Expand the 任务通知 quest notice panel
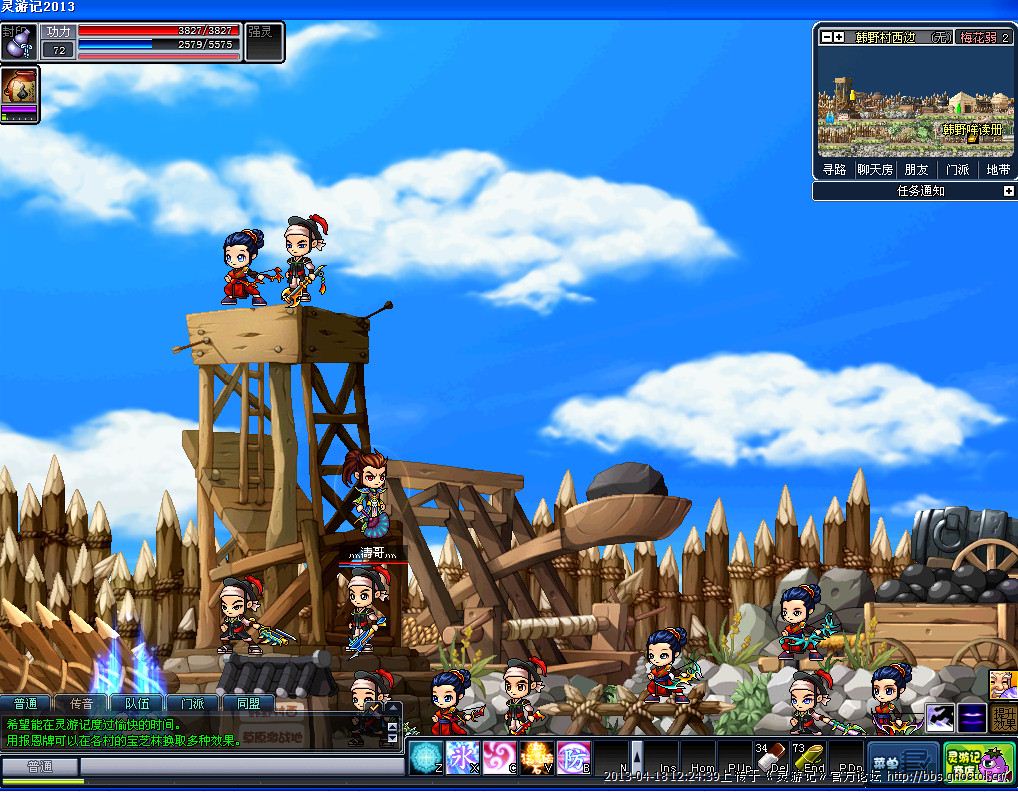This screenshot has width=1018, height=792. 1008,191
